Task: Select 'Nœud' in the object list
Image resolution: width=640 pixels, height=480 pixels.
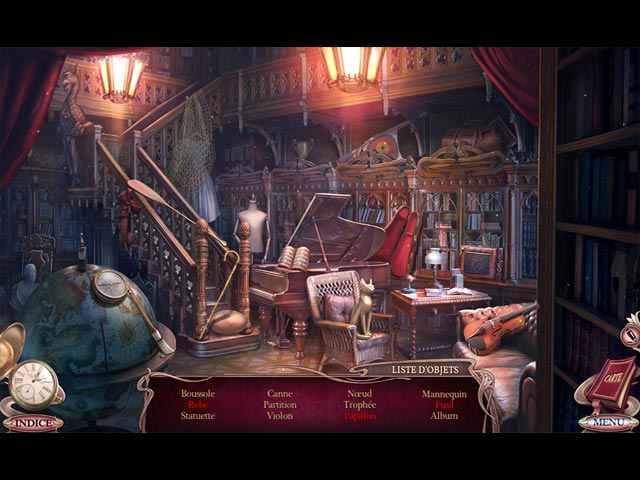Action: (360, 394)
